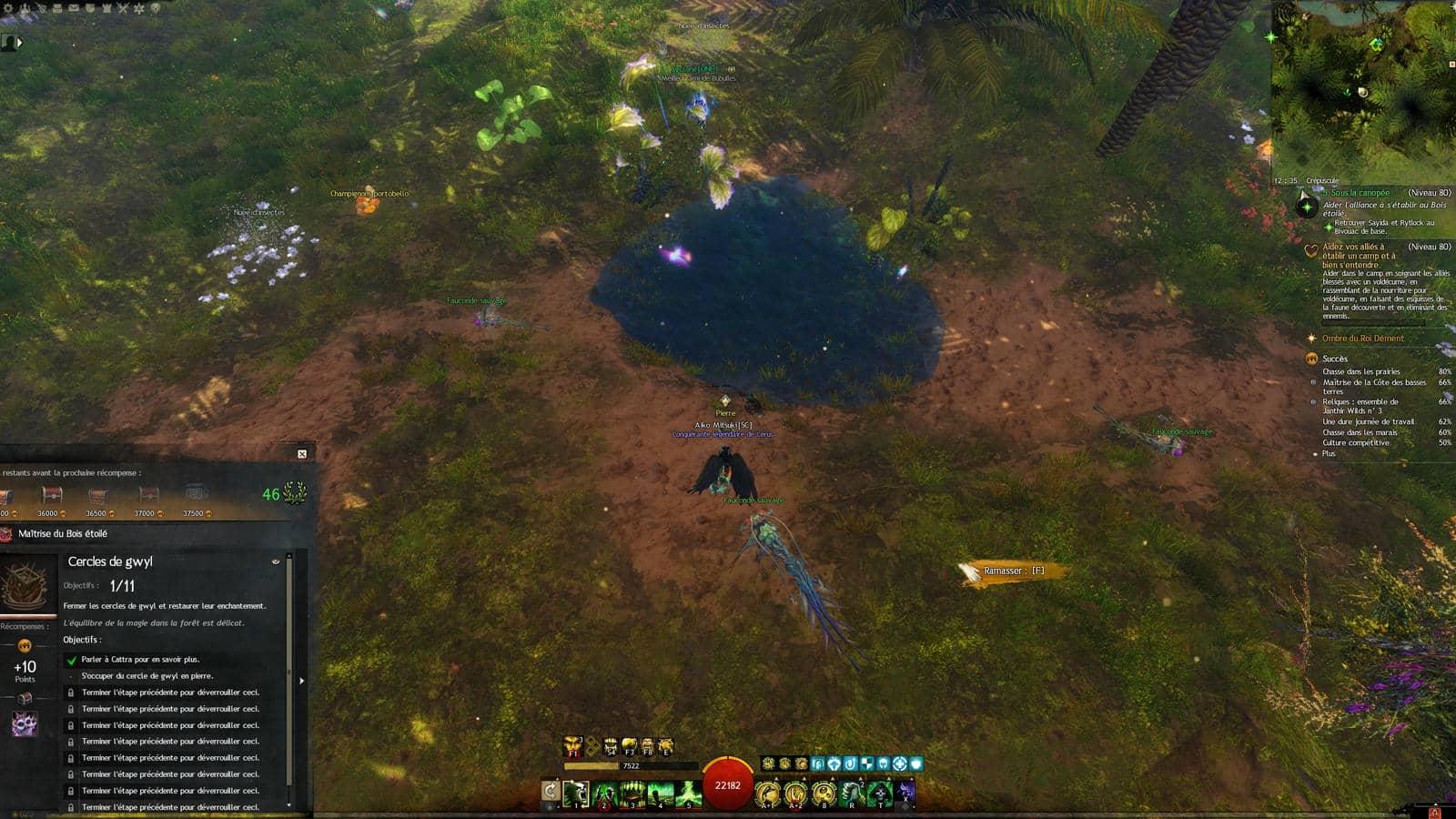Activate weapon skill 1 on the skill bar
Image resolution: width=1456 pixels, height=819 pixels.
click(575, 794)
